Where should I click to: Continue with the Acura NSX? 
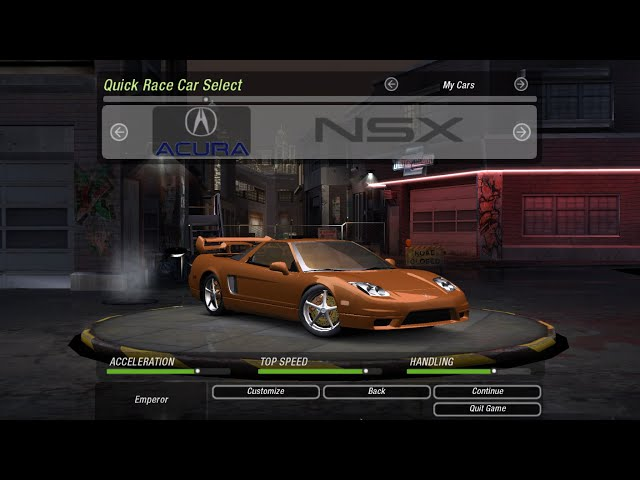487,392
